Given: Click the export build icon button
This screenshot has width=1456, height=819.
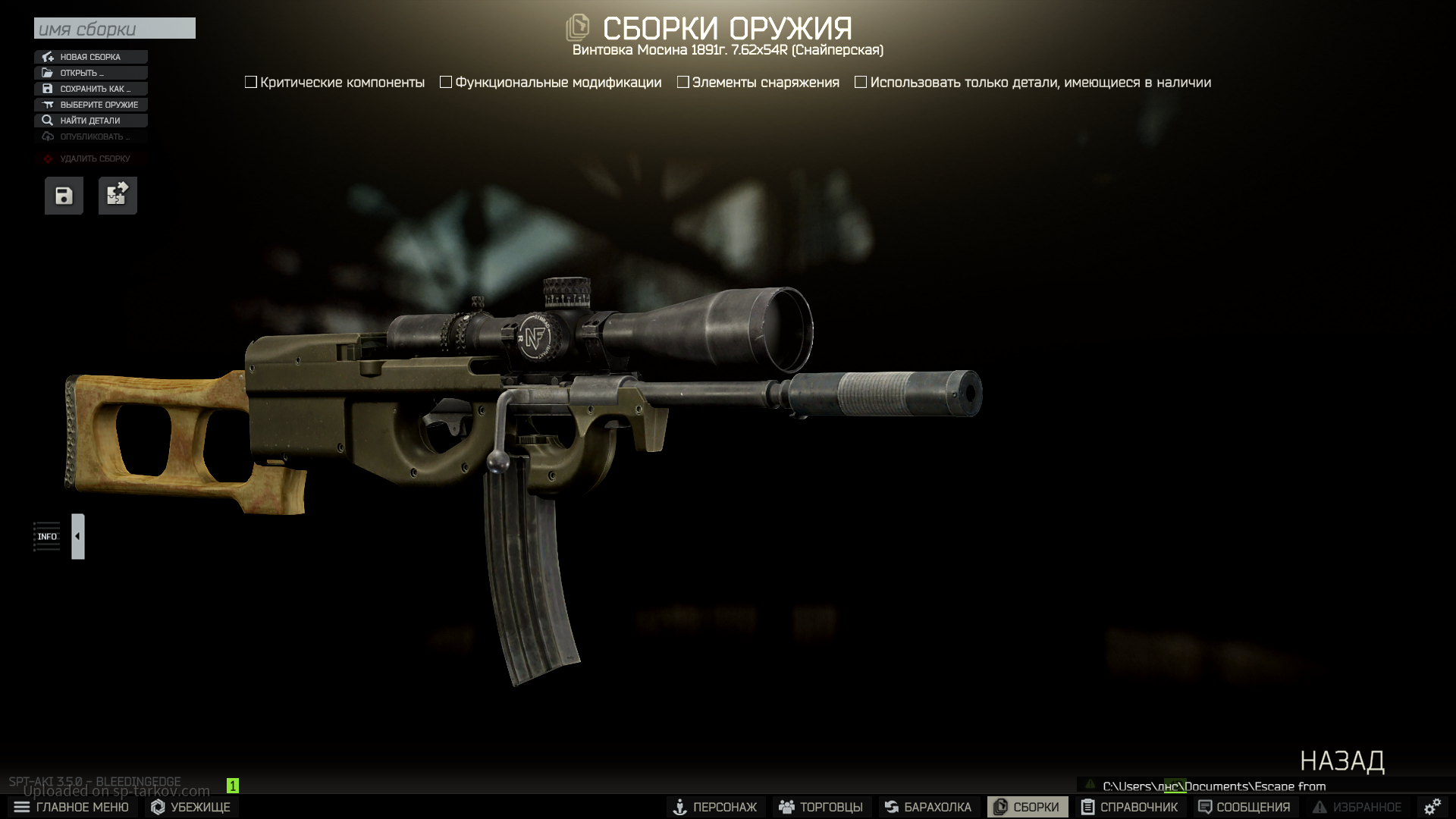Looking at the screenshot, I should 118,196.
